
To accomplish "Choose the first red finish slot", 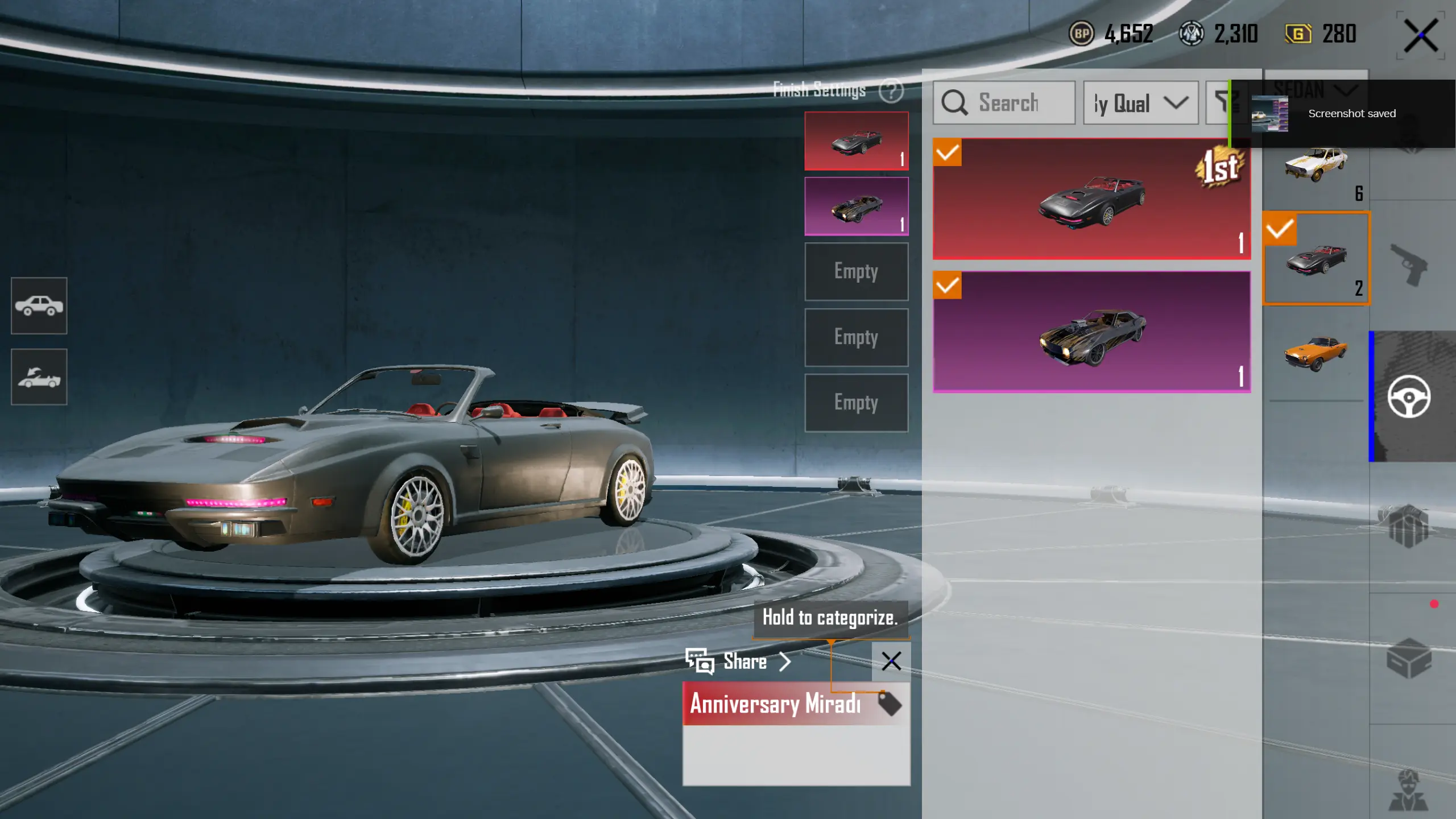I will point(856,140).
